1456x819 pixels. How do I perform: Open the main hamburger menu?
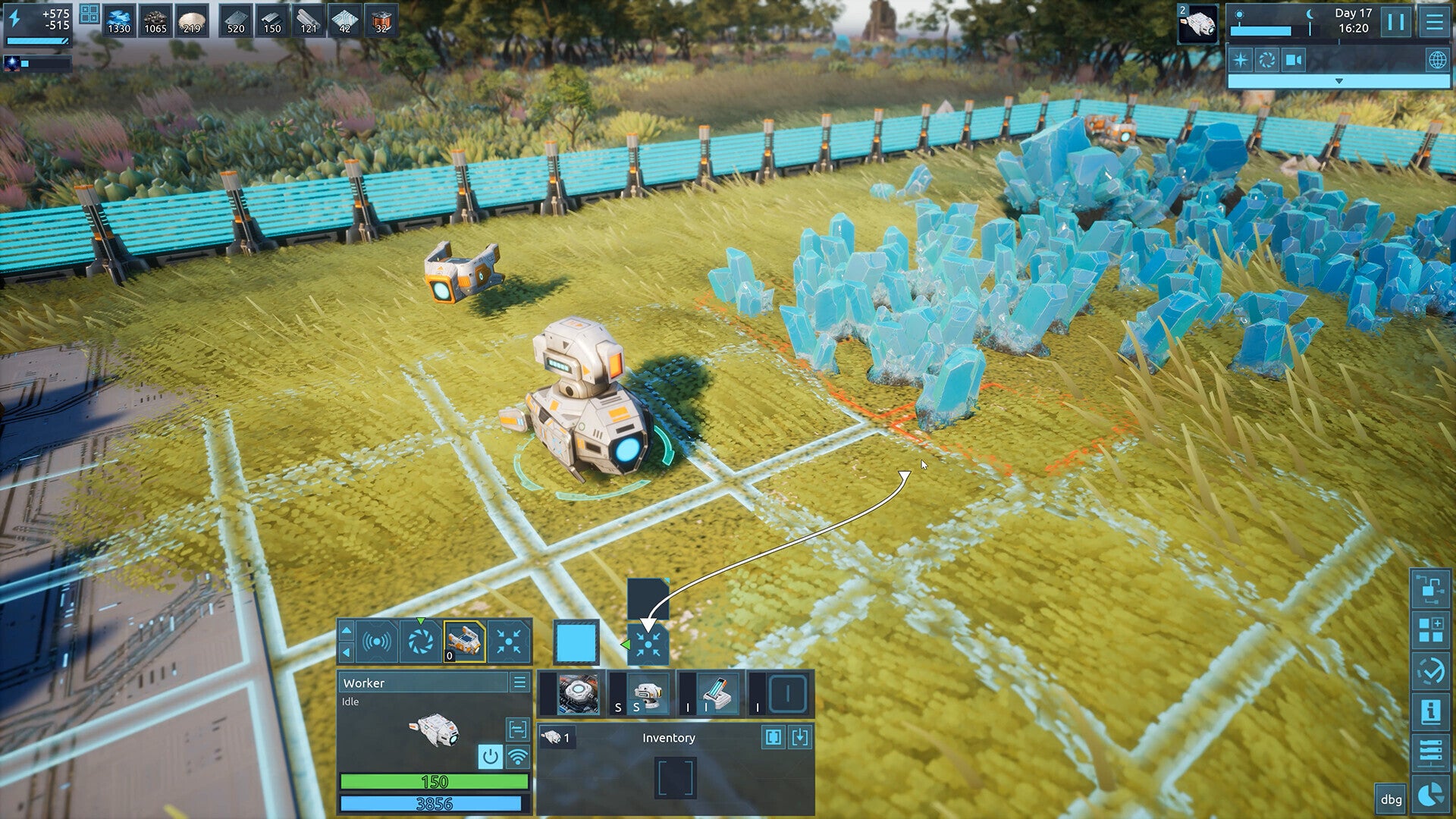tap(1434, 22)
